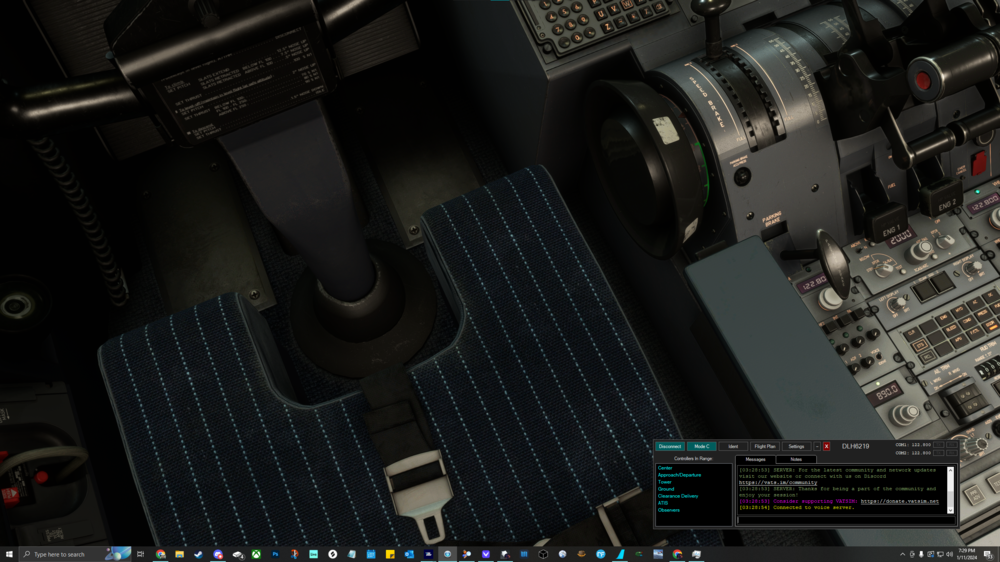Open the Flight Plan window

click(764, 446)
